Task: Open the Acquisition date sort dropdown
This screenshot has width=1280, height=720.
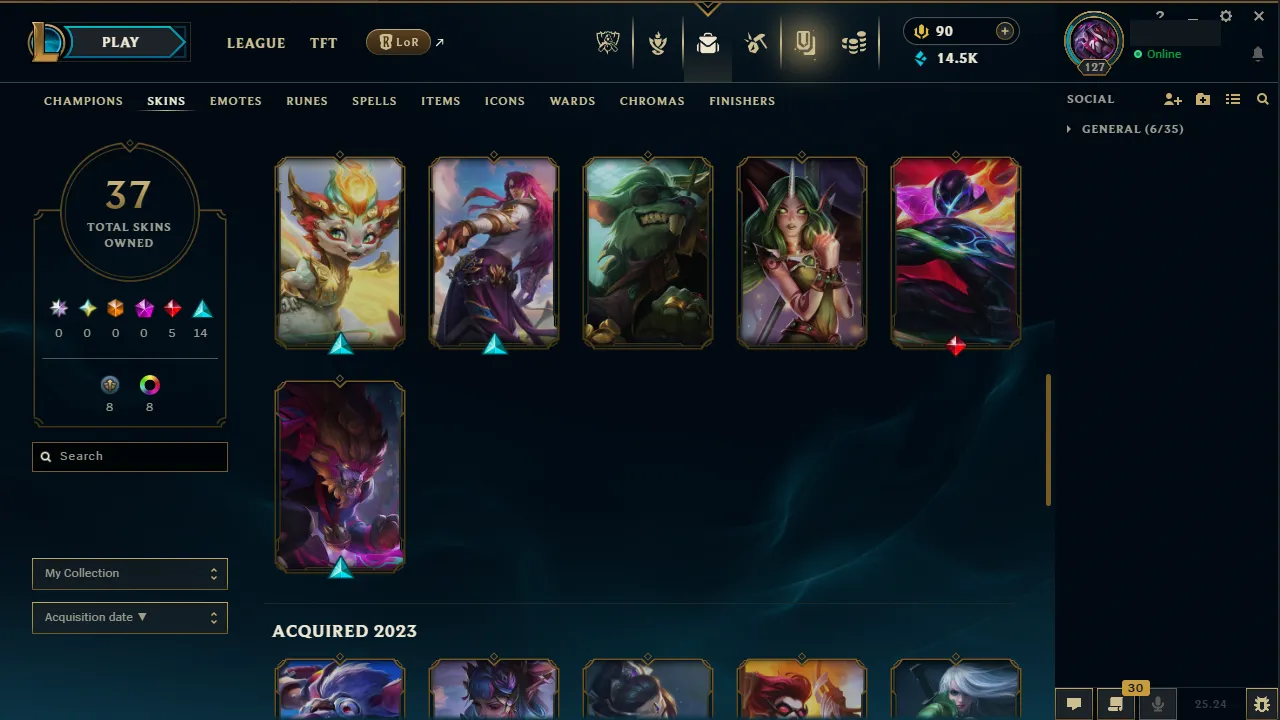Action: [129, 617]
